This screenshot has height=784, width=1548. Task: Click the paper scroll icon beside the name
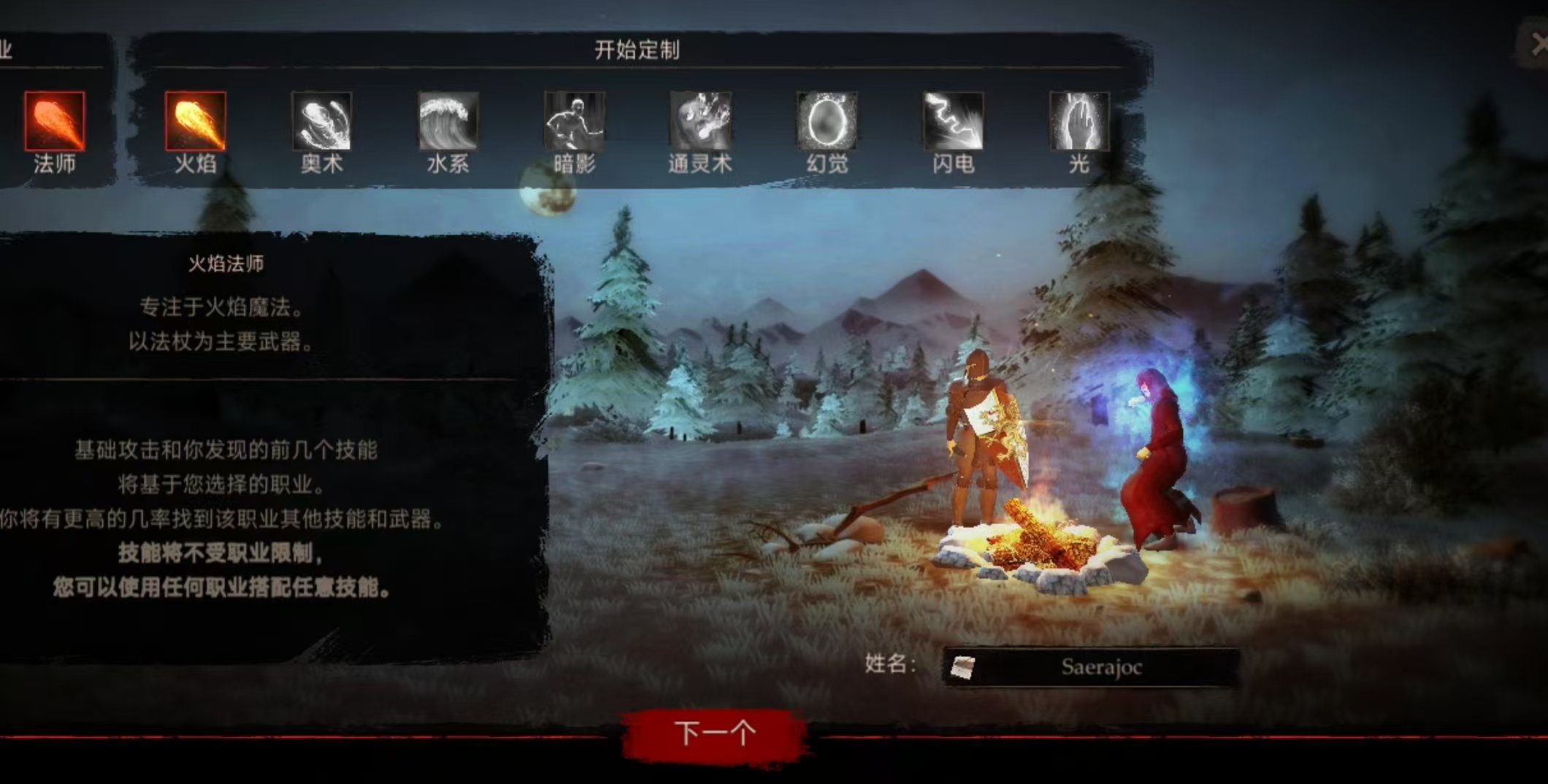[x=962, y=666]
